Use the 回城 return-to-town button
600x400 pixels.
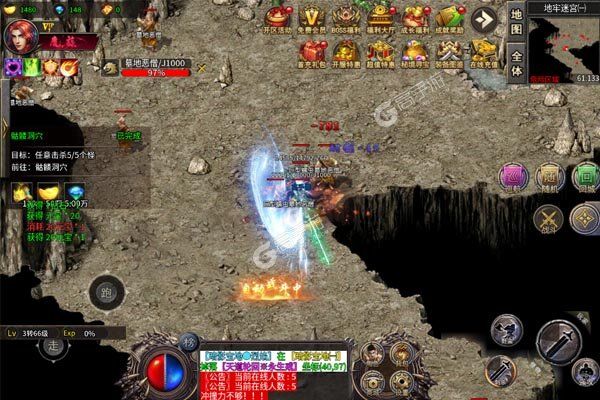coord(584,178)
